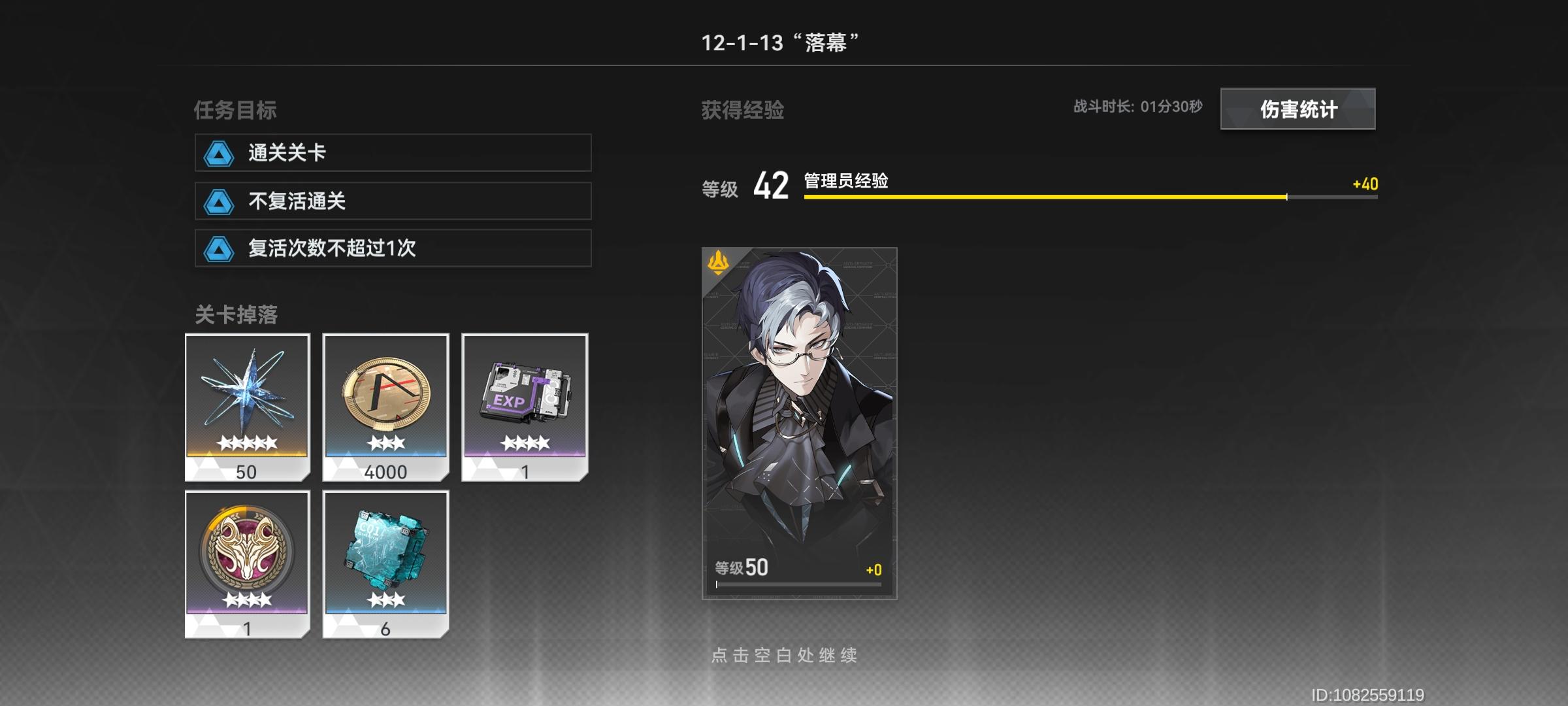Image resolution: width=1568 pixels, height=706 pixels.
Task: Select the blue objective icon beside 通关关卡
Action: click(x=219, y=153)
